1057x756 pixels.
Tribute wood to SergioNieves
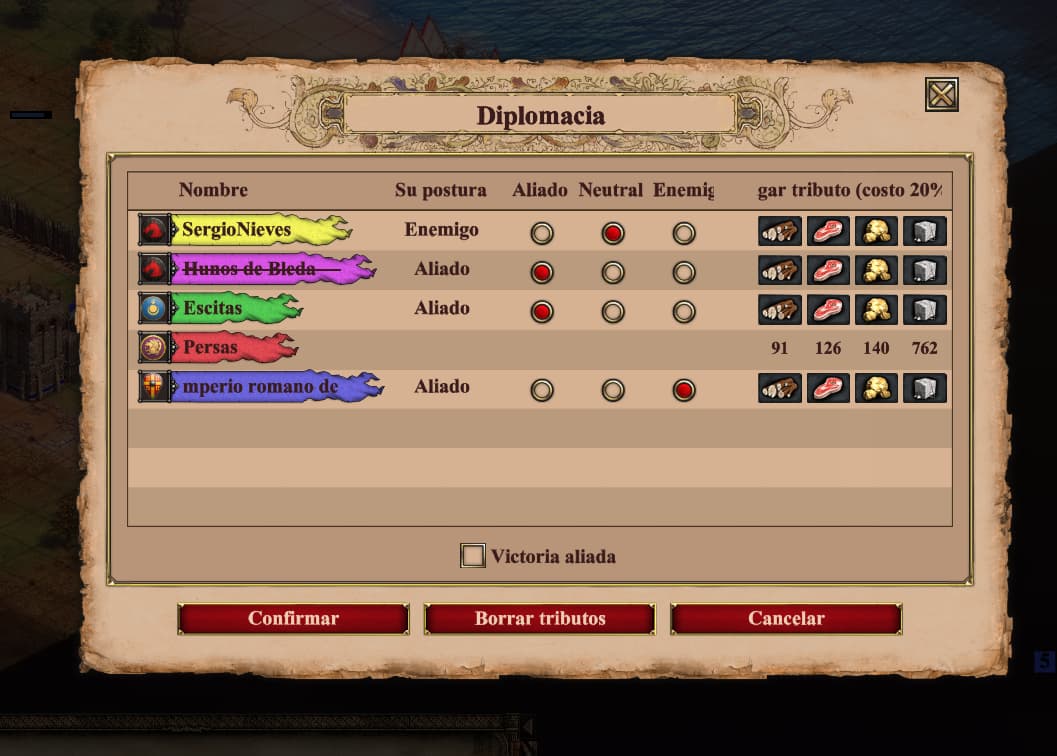(x=780, y=232)
